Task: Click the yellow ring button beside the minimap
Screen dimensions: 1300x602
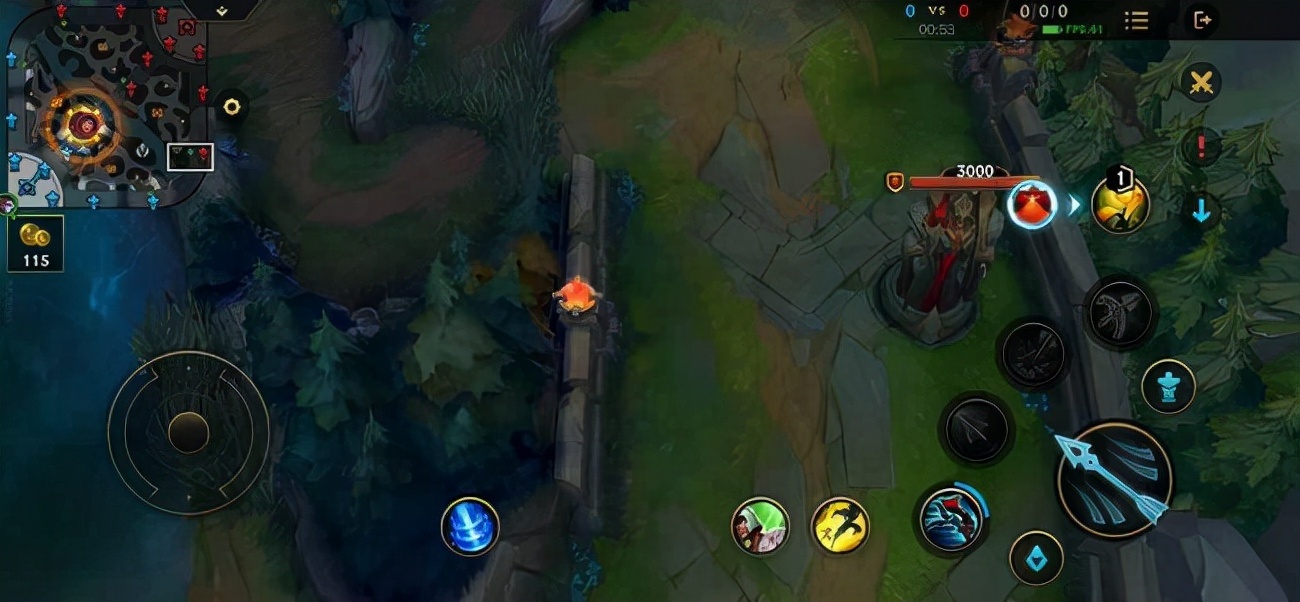Action: point(232,106)
